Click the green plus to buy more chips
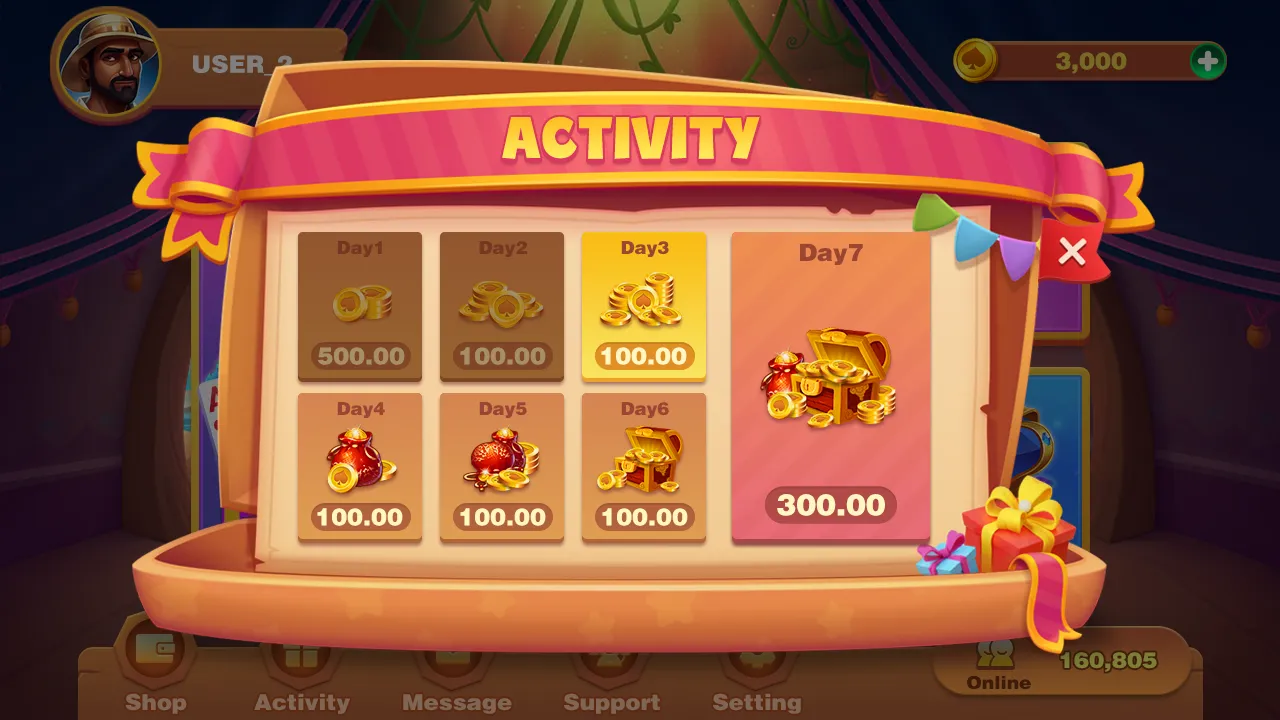Image resolution: width=1280 pixels, height=720 pixels. pos(1207,61)
